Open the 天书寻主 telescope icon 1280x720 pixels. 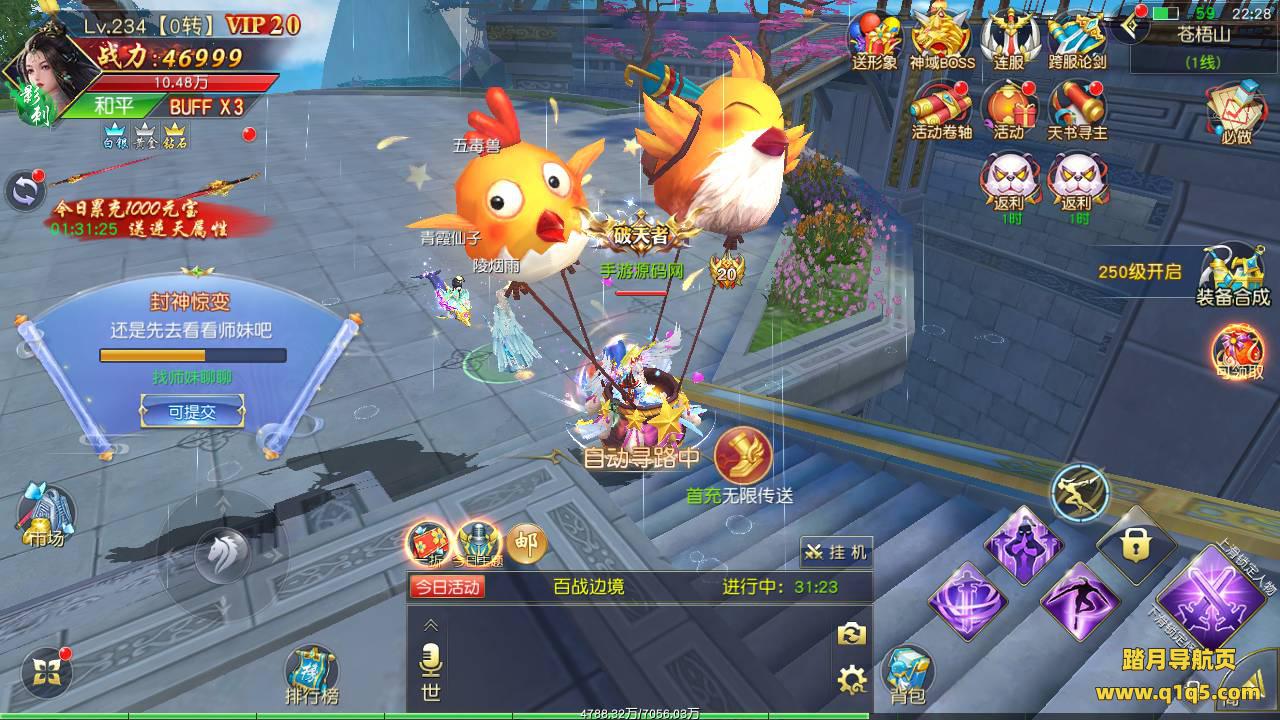pos(1077,108)
